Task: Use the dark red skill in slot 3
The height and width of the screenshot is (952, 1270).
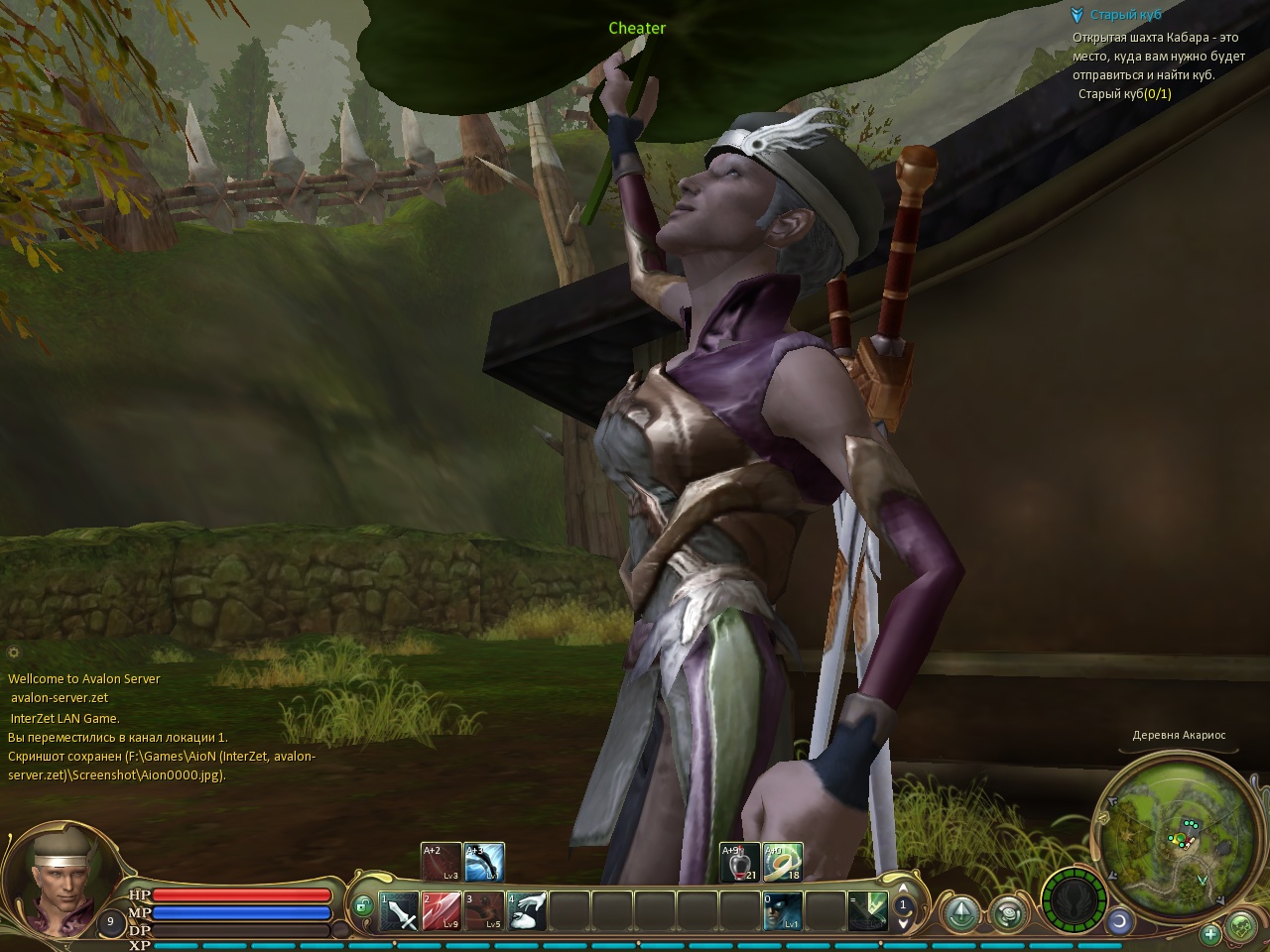Action: (484, 910)
